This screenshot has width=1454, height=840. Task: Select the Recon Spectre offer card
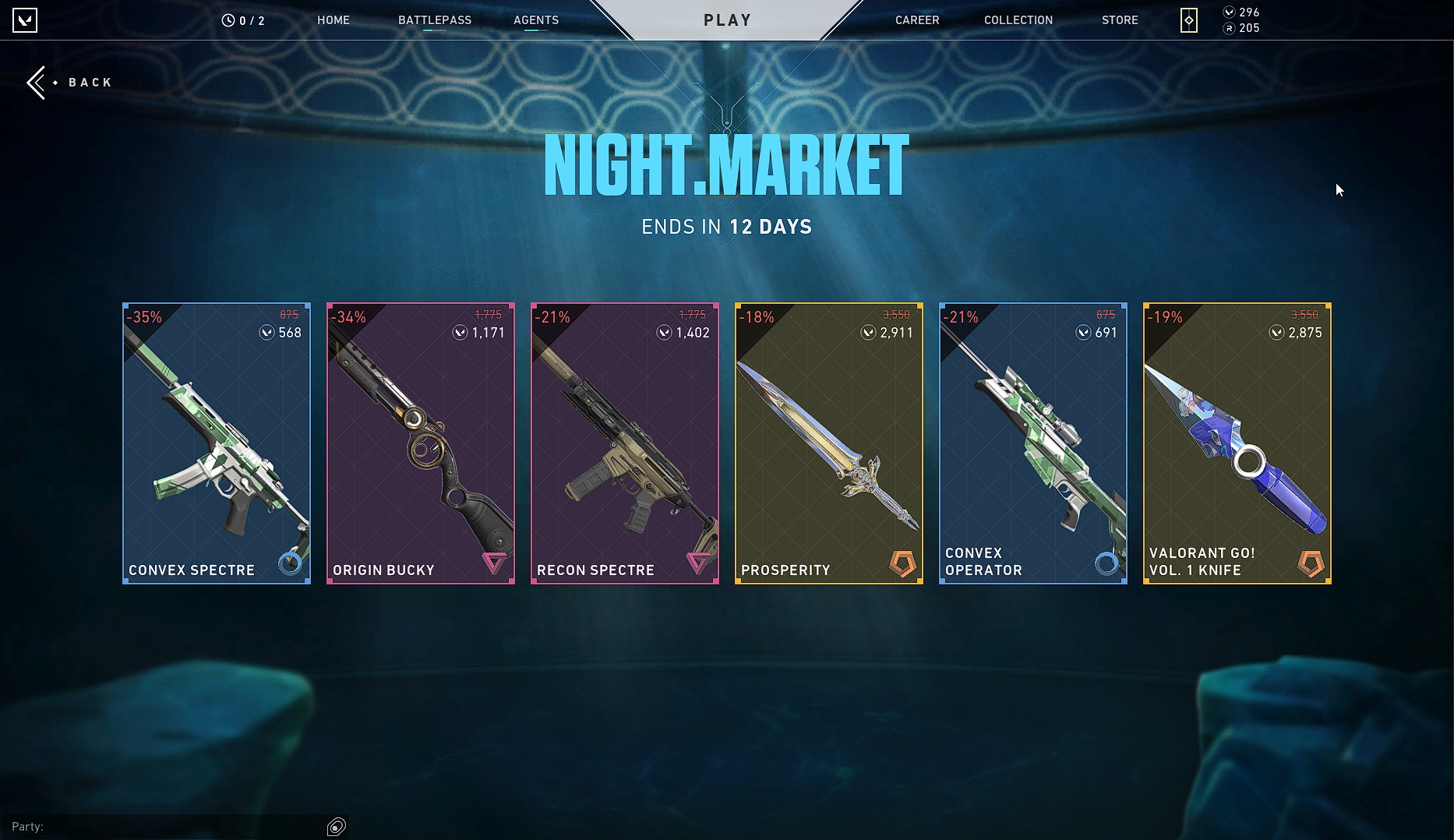coord(625,443)
